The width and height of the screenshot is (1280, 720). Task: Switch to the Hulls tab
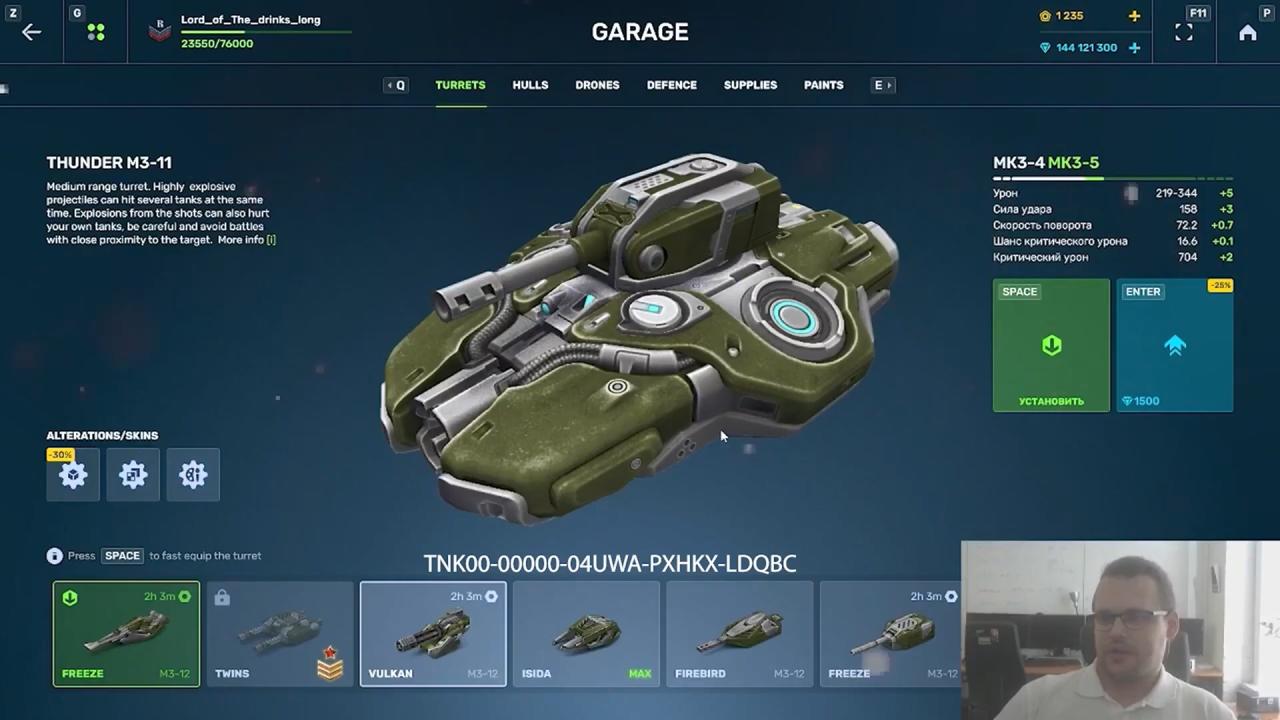pyautogui.click(x=530, y=85)
